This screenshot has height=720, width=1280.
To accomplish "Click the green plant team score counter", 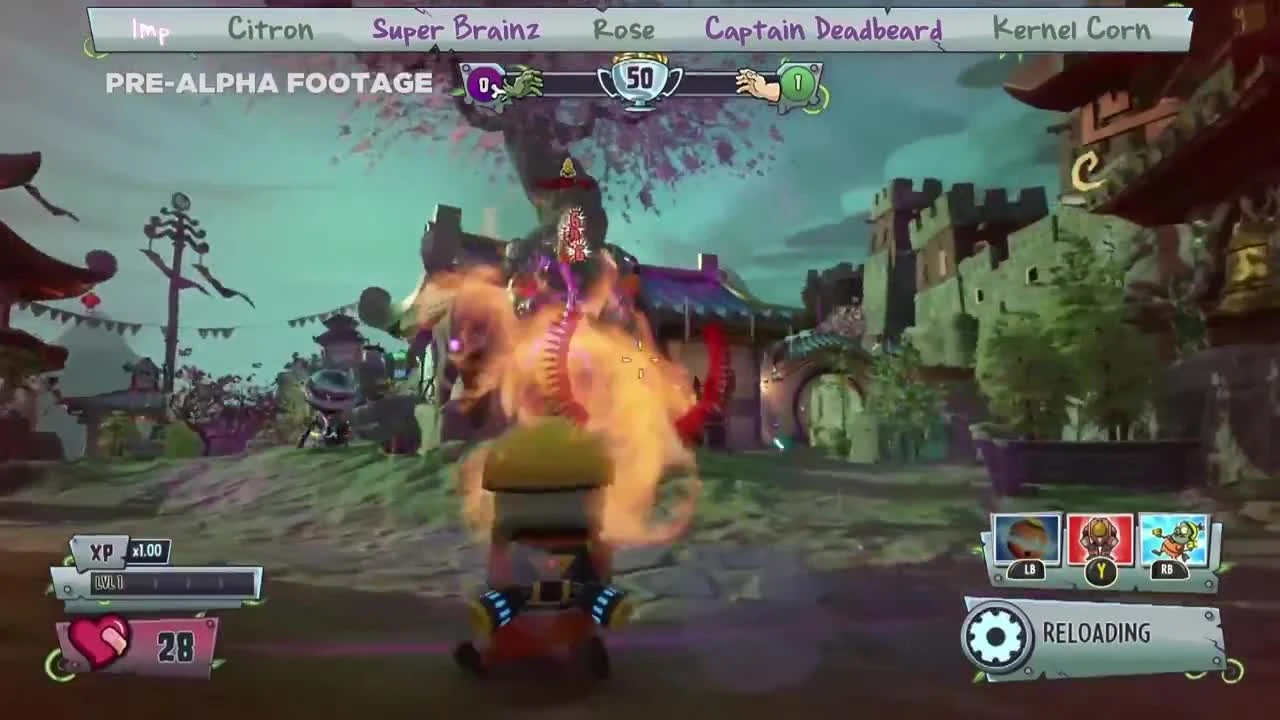I will 796,84.
